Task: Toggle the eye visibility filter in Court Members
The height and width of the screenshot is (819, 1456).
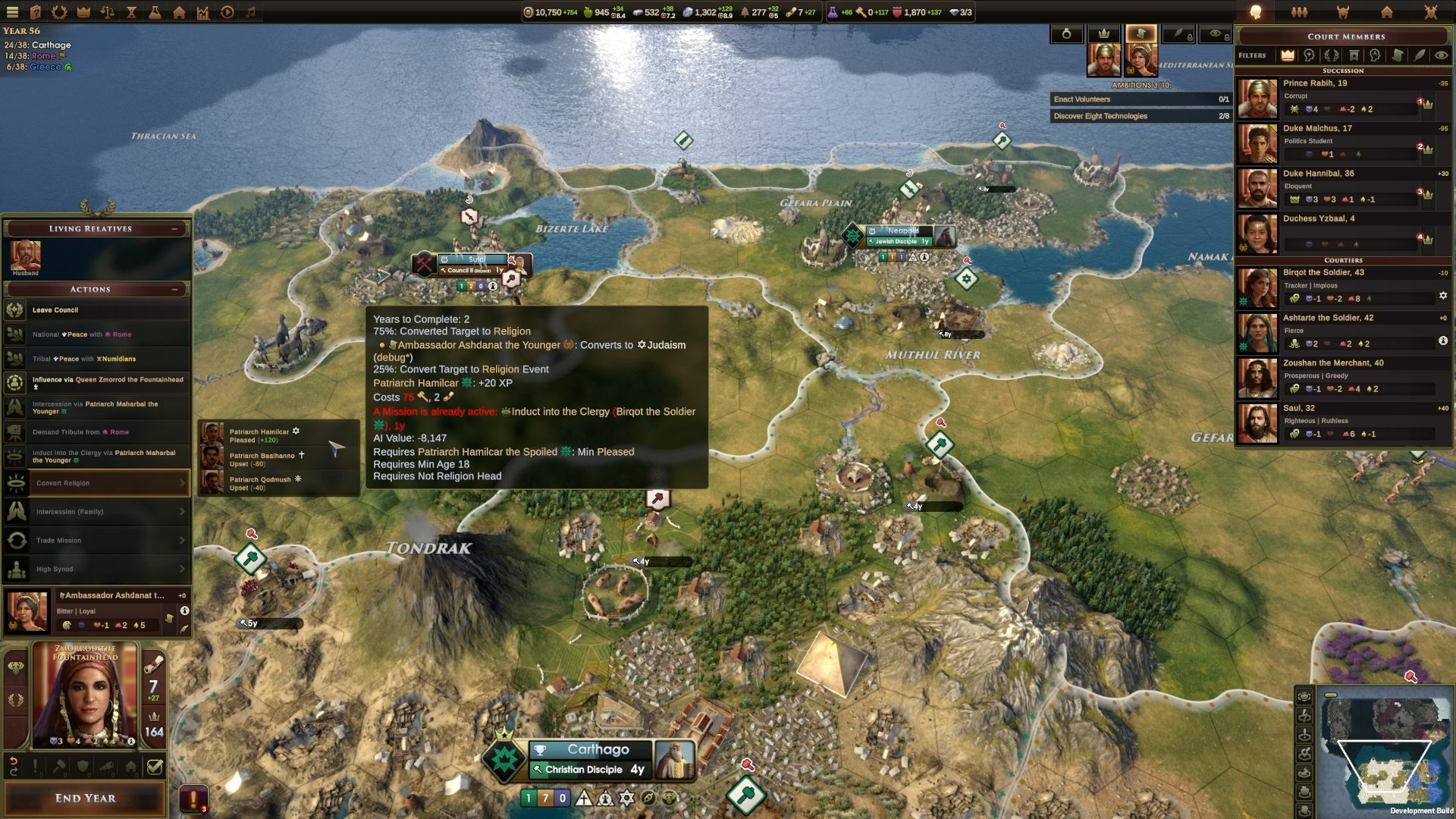Action: tap(1443, 56)
